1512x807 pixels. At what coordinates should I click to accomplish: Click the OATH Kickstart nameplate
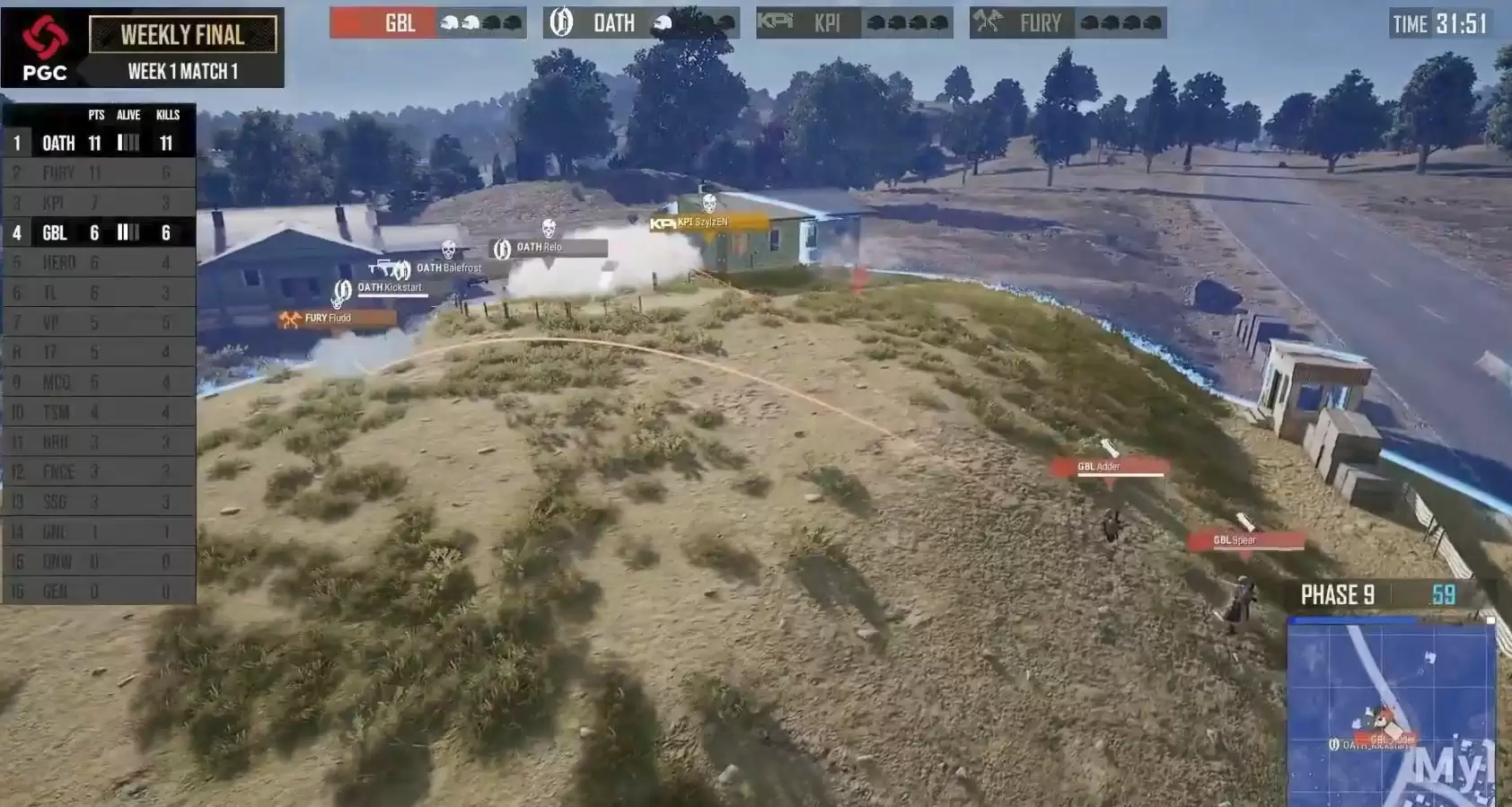pyautogui.click(x=390, y=288)
